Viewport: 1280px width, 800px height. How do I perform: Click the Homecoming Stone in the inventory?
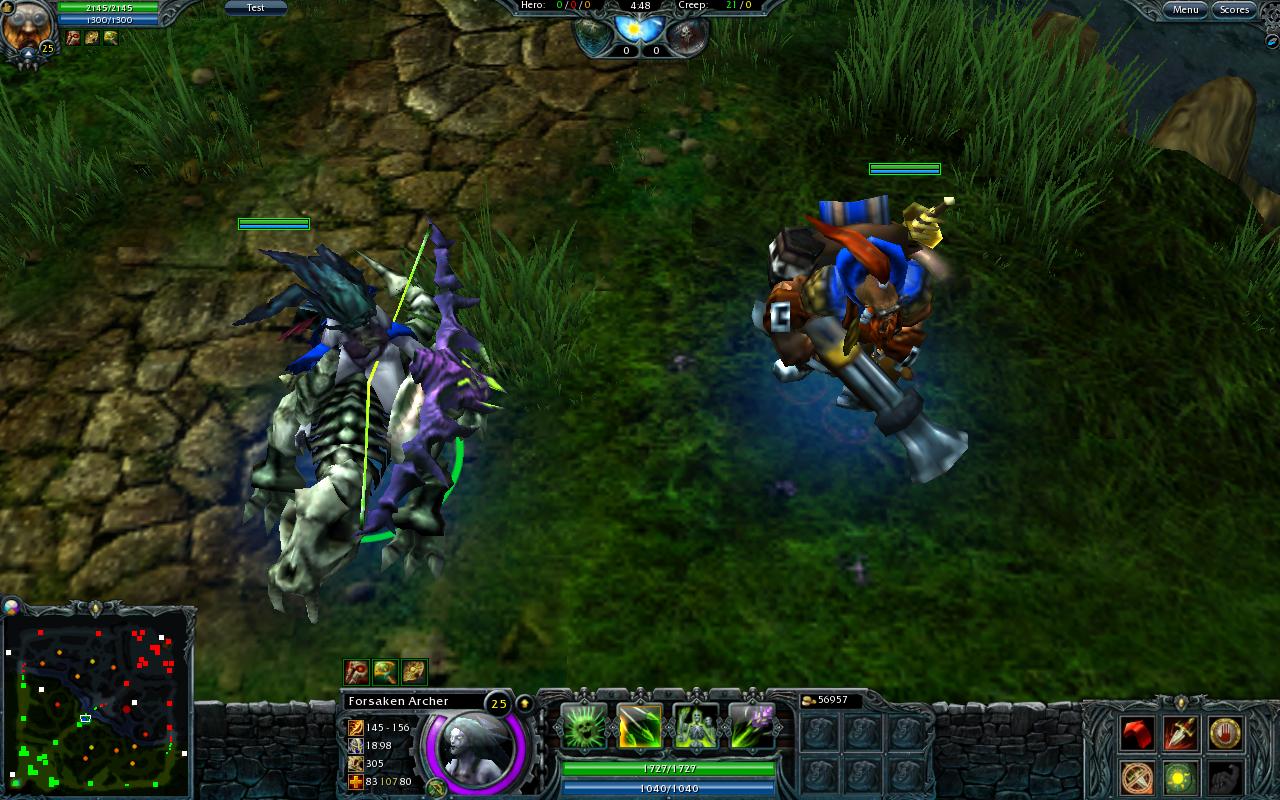coord(1225,734)
